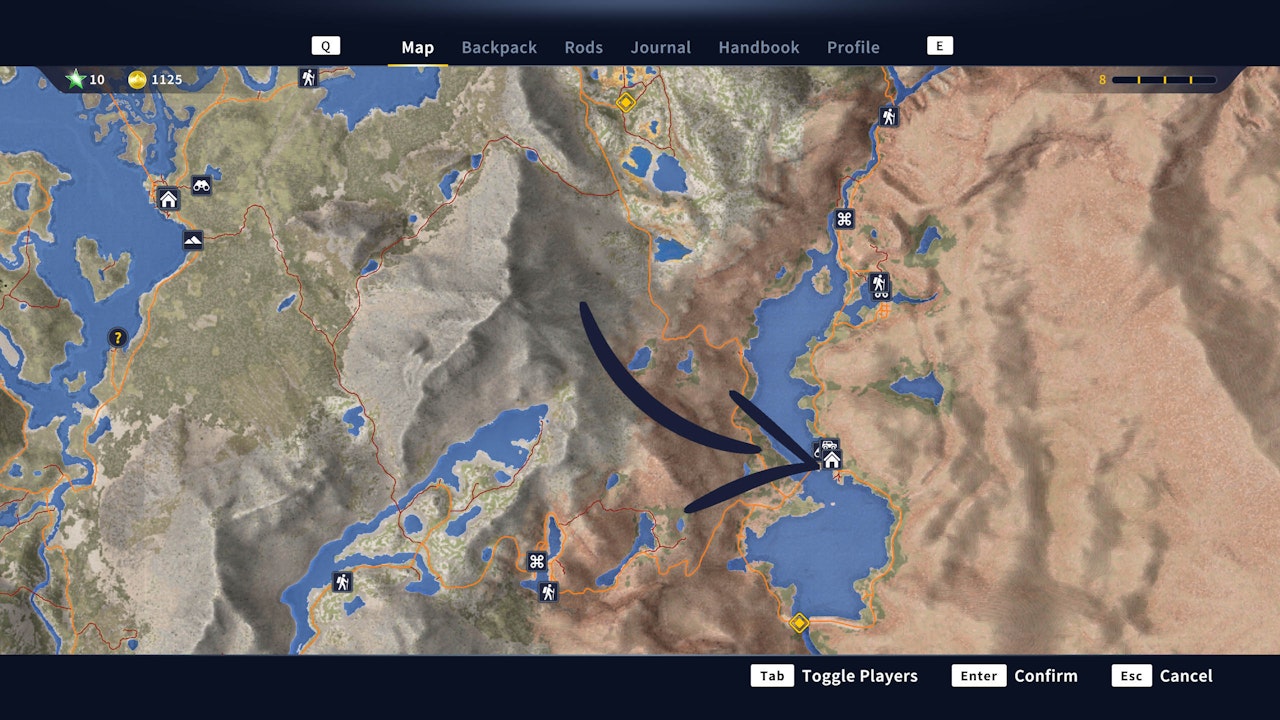
Task: View the Profile tab
Action: pos(853,47)
